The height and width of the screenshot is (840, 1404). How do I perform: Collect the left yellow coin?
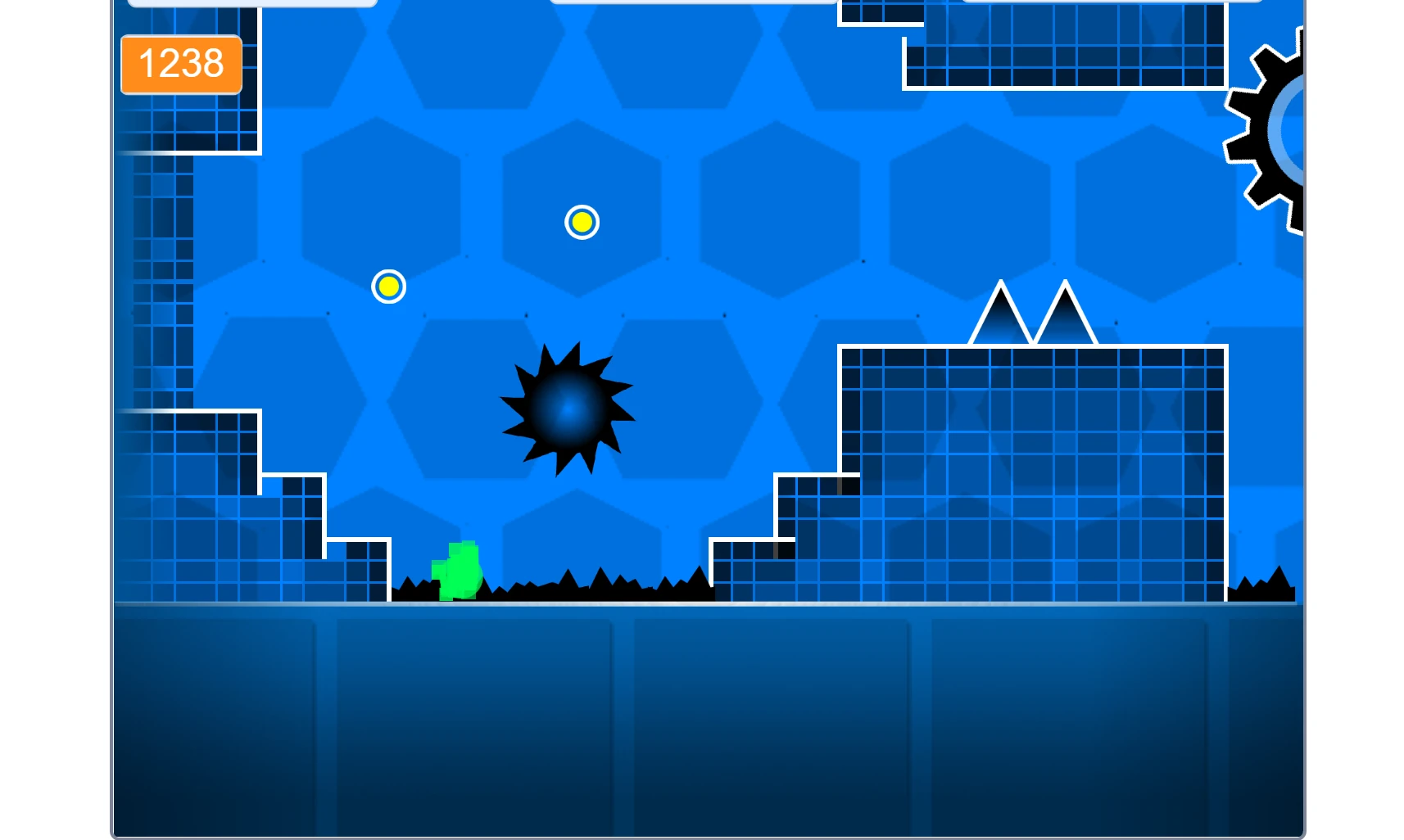tap(388, 286)
